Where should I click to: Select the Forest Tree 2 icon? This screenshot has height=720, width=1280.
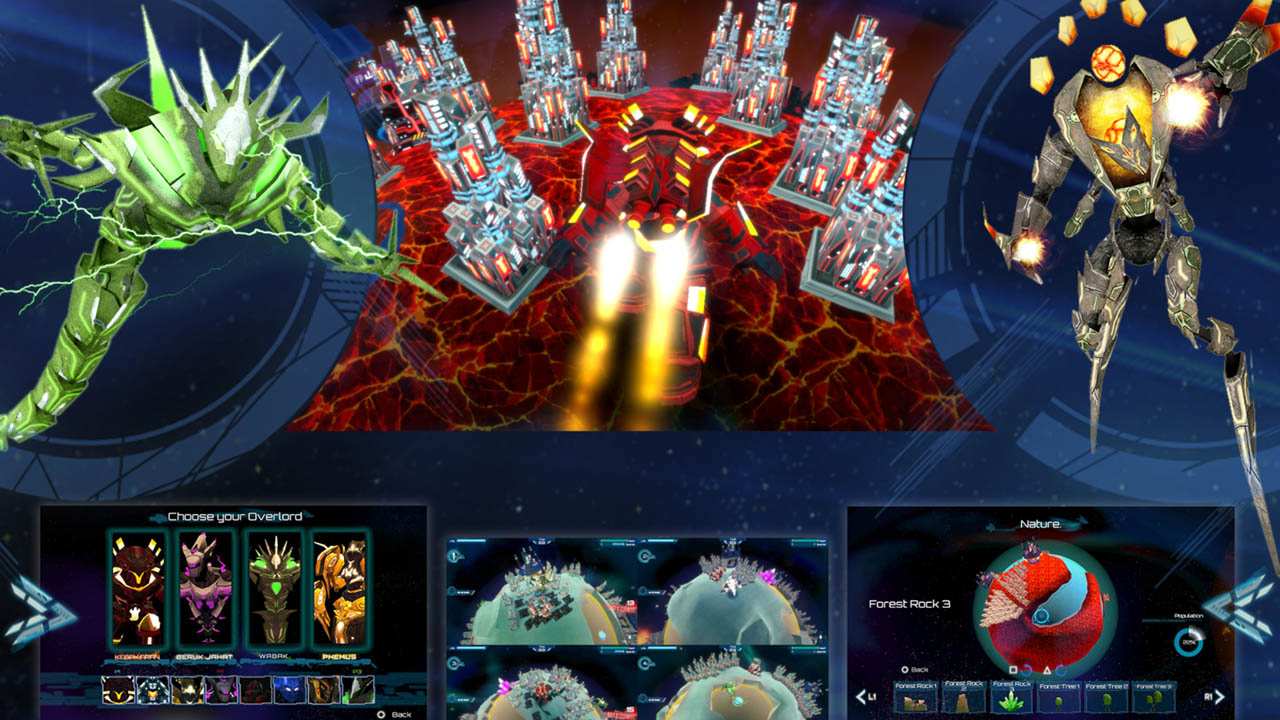pyautogui.click(x=1106, y=698)
